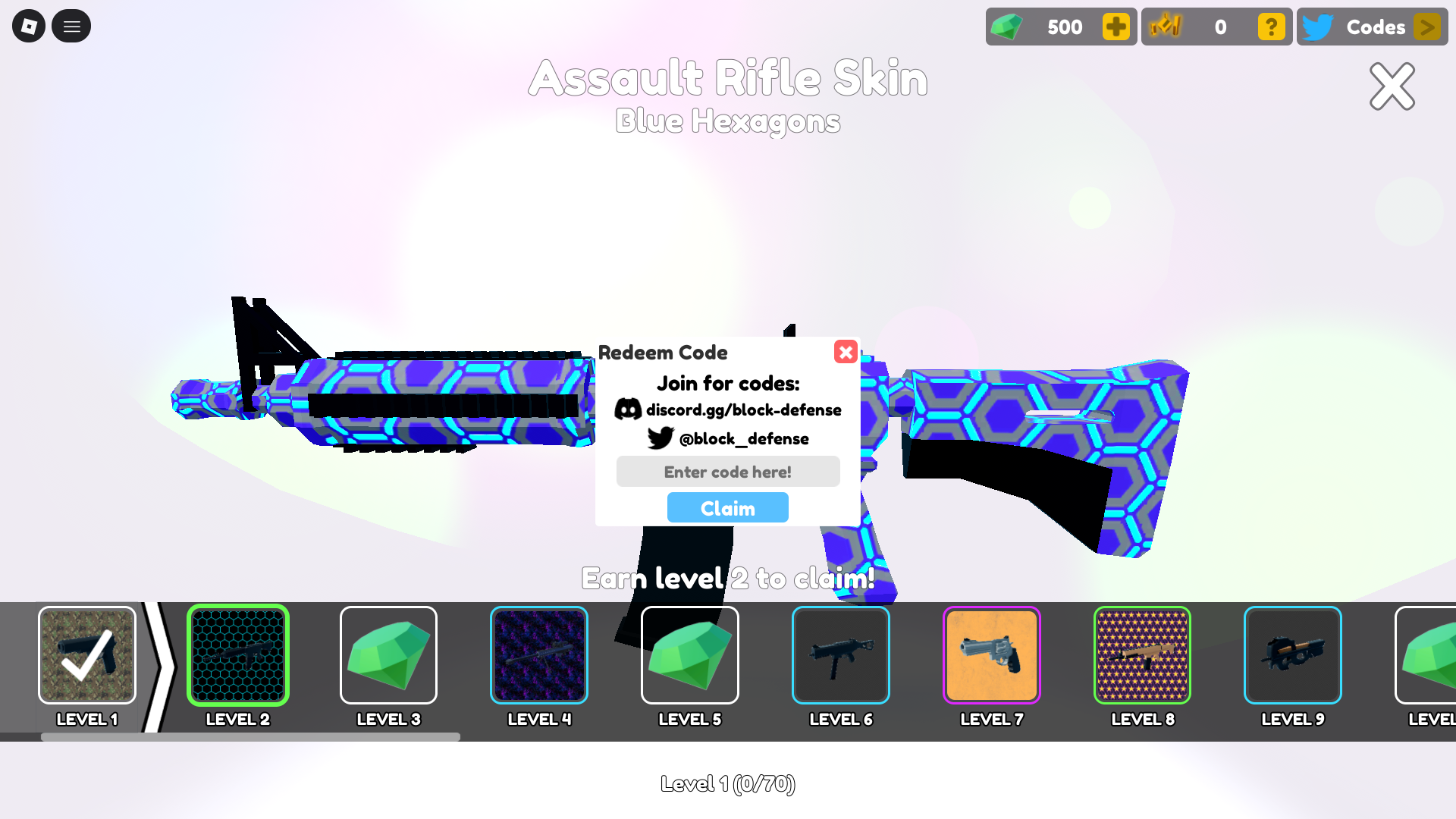
Task: Choose the Level 3 gem reward
Action: coord(388,655)
